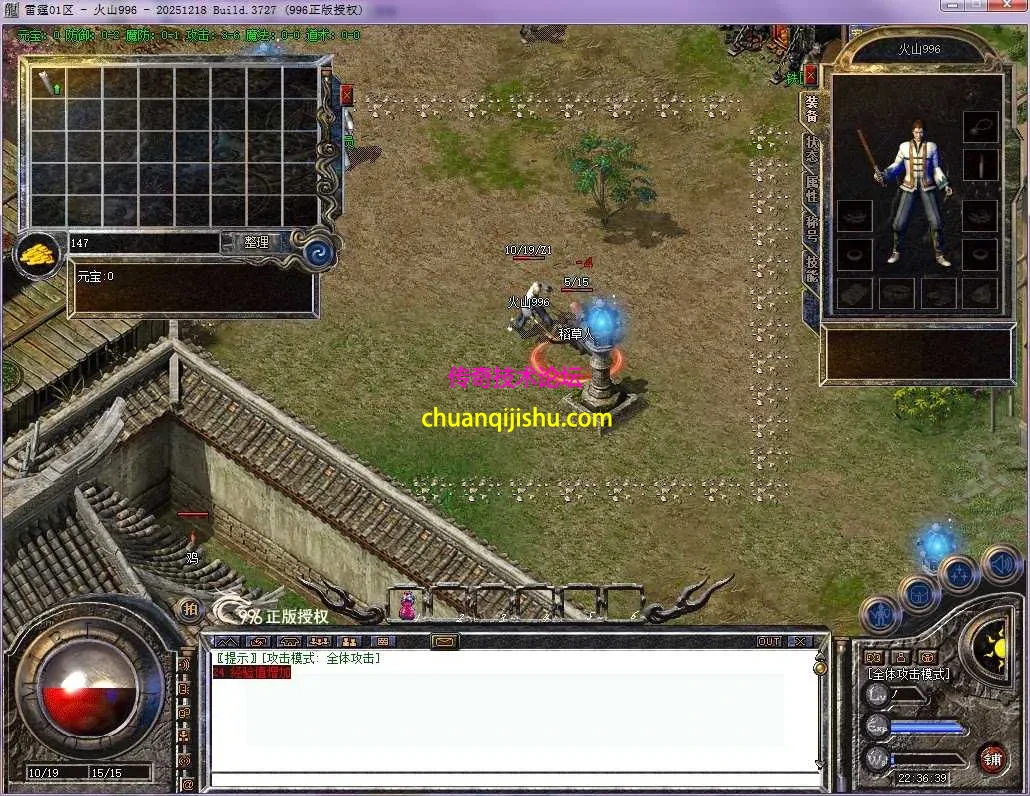Switch to the 状态 status tab
1030x796 pixels.
[x=811, y=149]
